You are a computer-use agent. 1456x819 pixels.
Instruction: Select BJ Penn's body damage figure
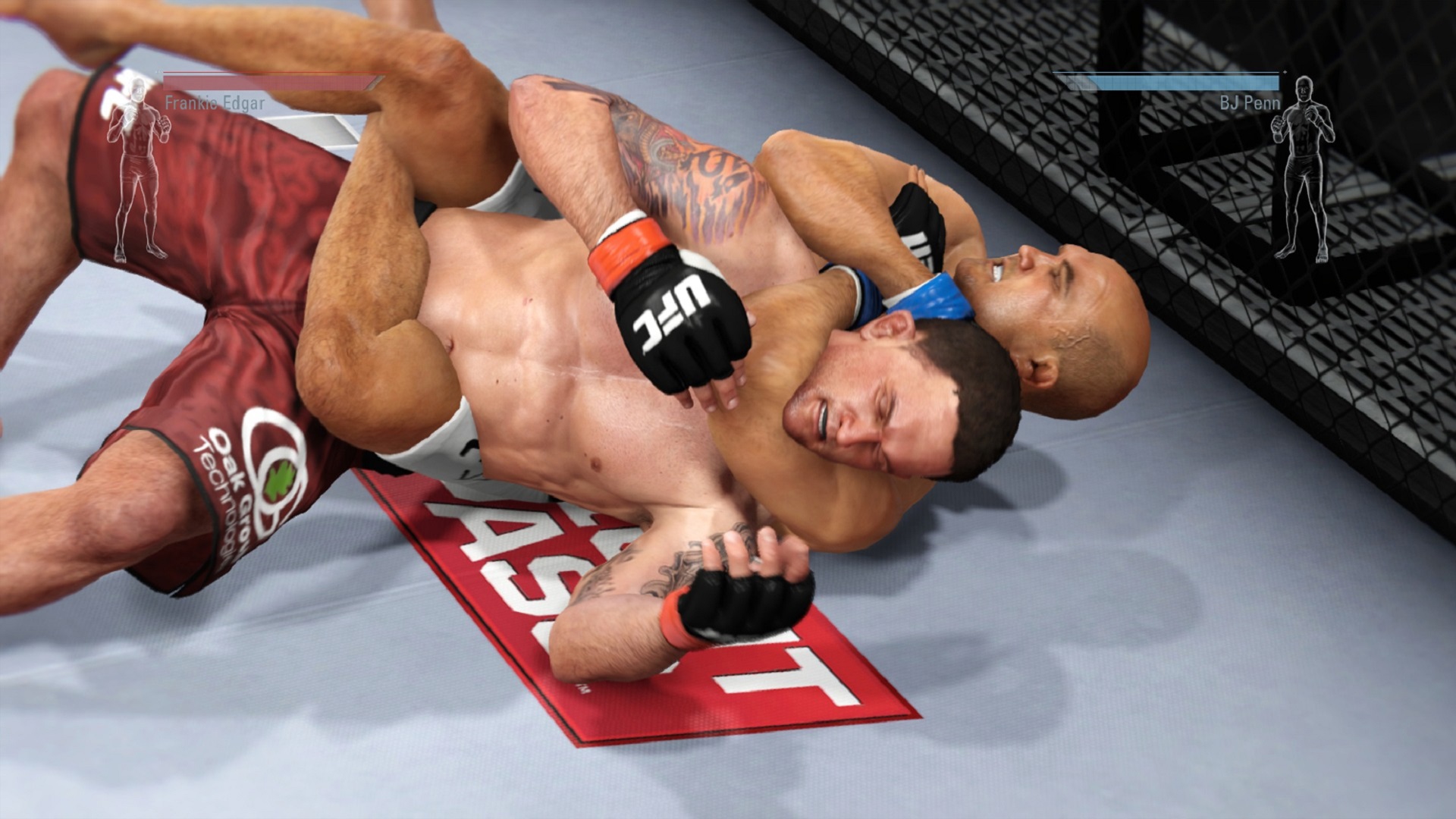pos(1301,170)
